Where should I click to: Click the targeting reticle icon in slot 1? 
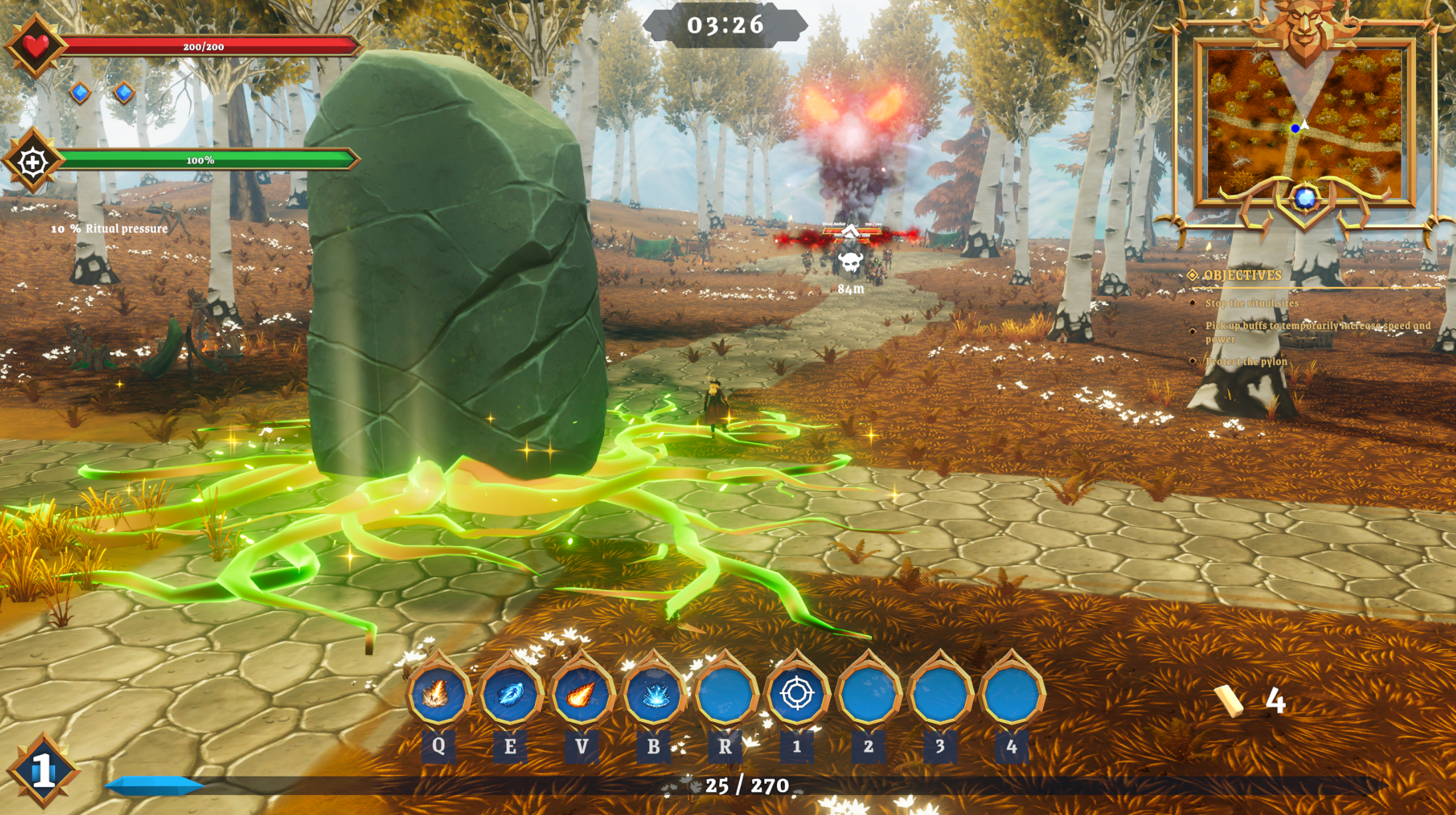pyautogui.click(x=798, y=691)
